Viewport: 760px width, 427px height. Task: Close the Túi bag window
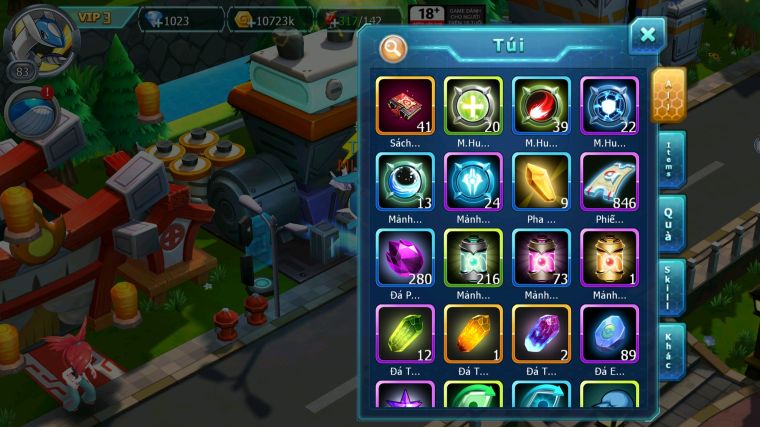coord(647,36)
